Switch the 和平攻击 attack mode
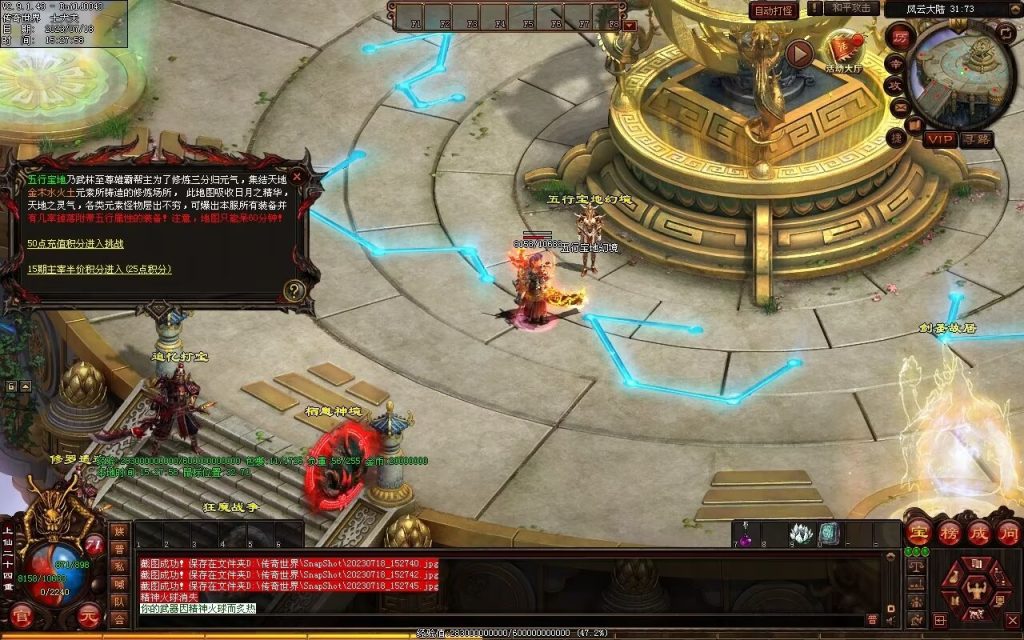 pos(853,8)
